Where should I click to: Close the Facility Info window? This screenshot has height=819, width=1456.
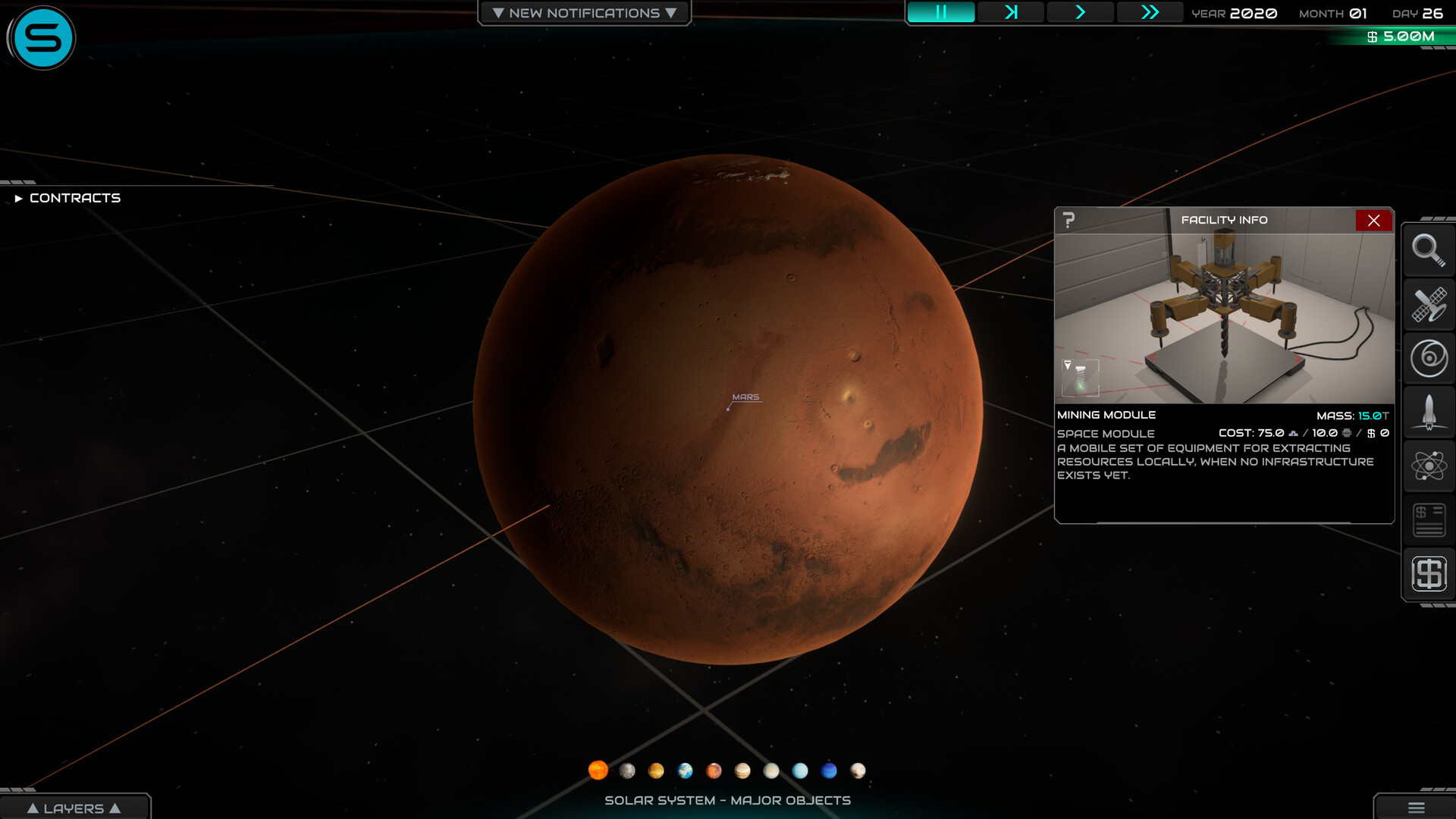tap(1373, 220)
